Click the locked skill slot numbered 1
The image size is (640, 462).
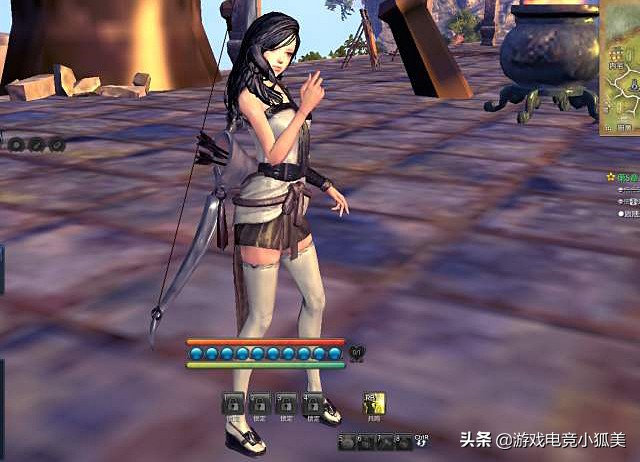tap(232, 403)
